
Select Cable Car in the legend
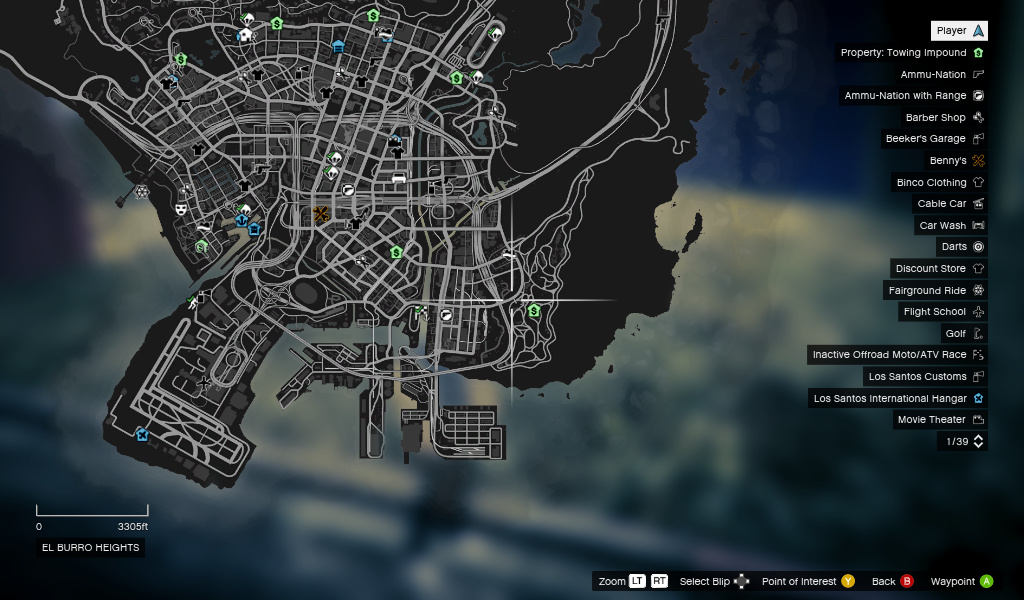pos(949,204)
